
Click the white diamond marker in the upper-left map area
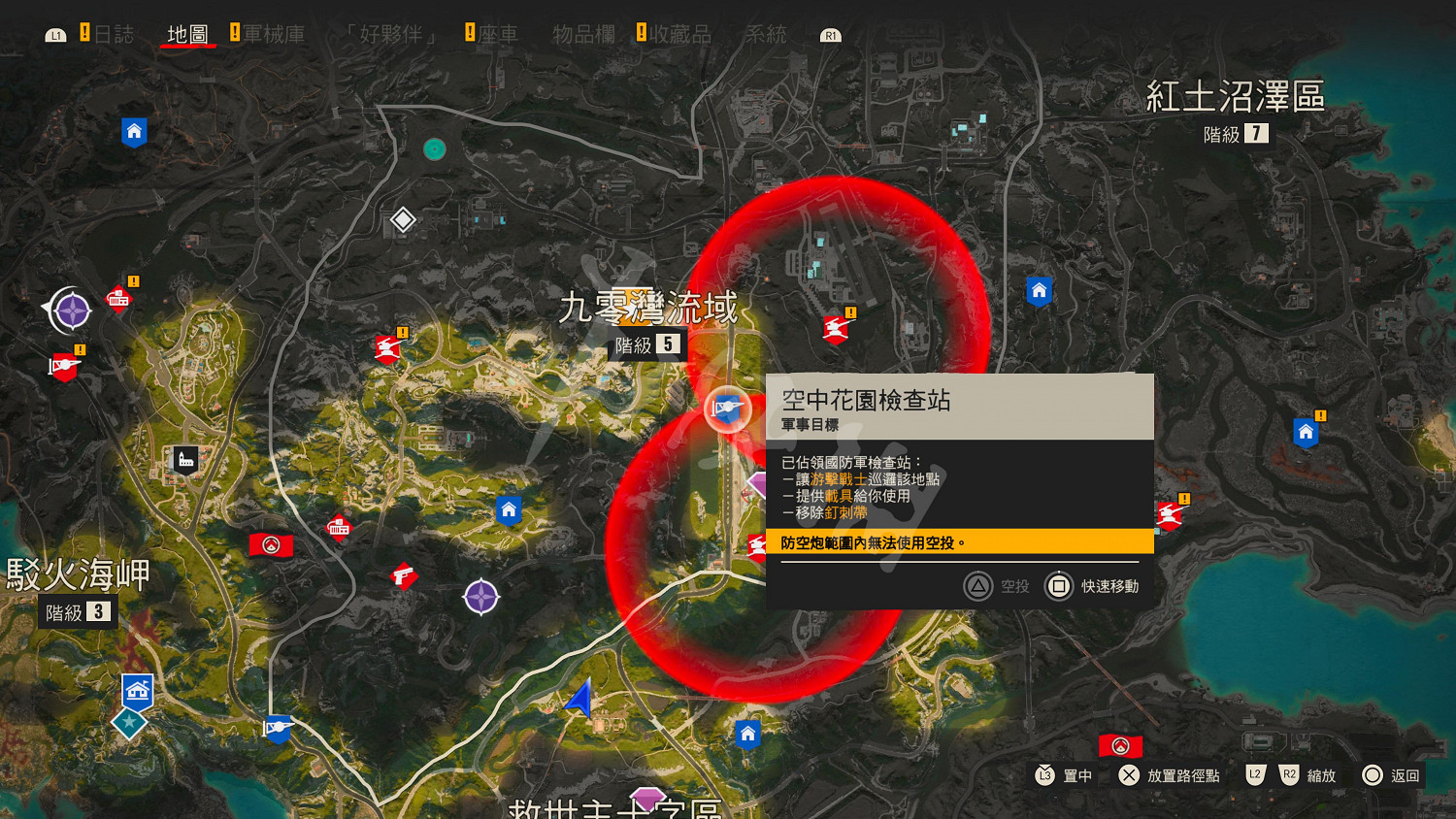click(x=401, y=220)
